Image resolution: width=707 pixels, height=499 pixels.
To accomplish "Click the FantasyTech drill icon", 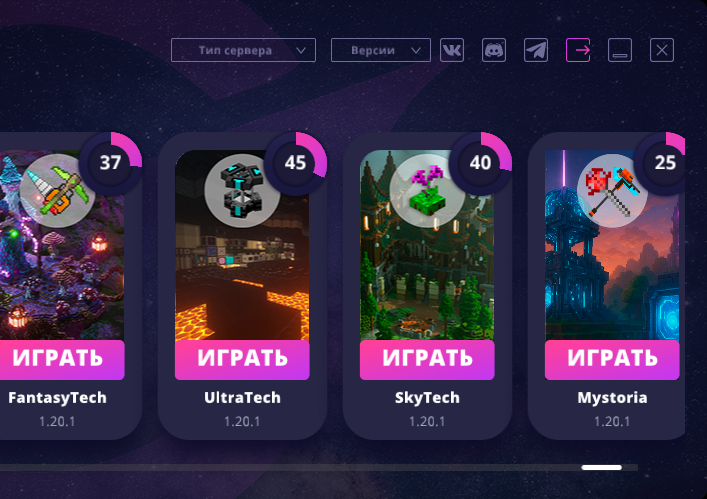I will point(50,185).
